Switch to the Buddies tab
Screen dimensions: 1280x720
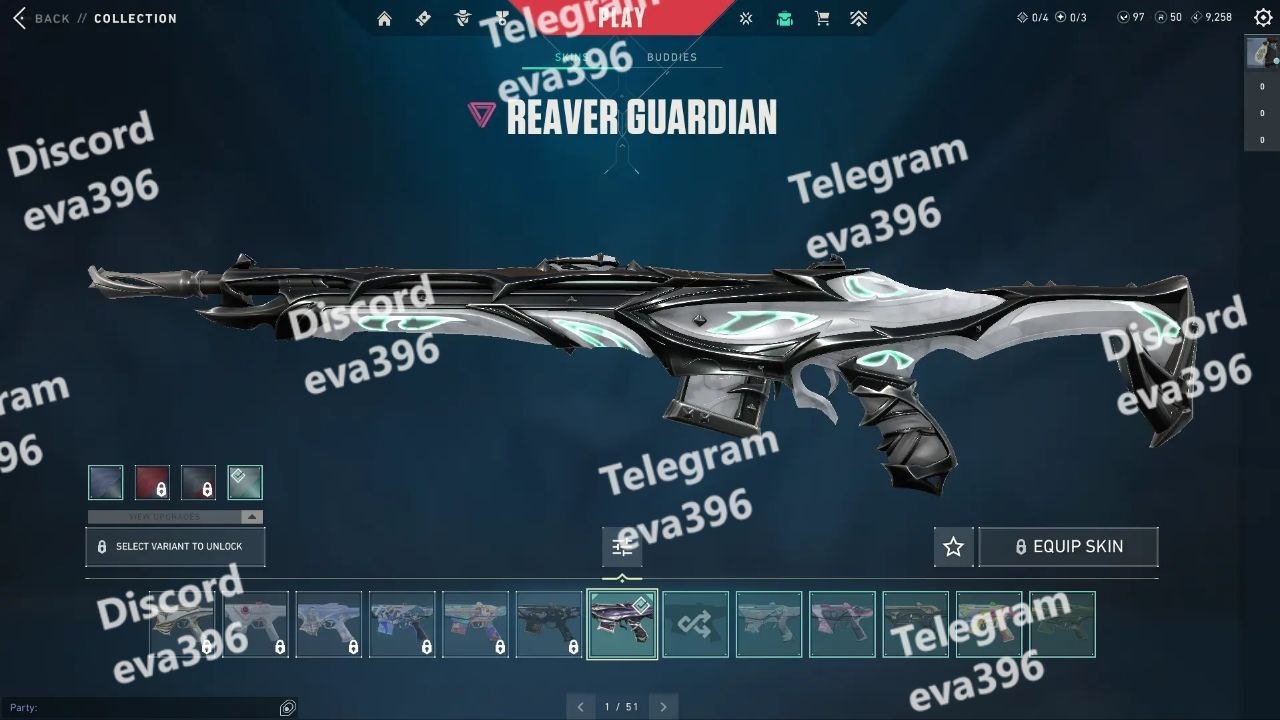pyautogui.click(x=672, y=57)
